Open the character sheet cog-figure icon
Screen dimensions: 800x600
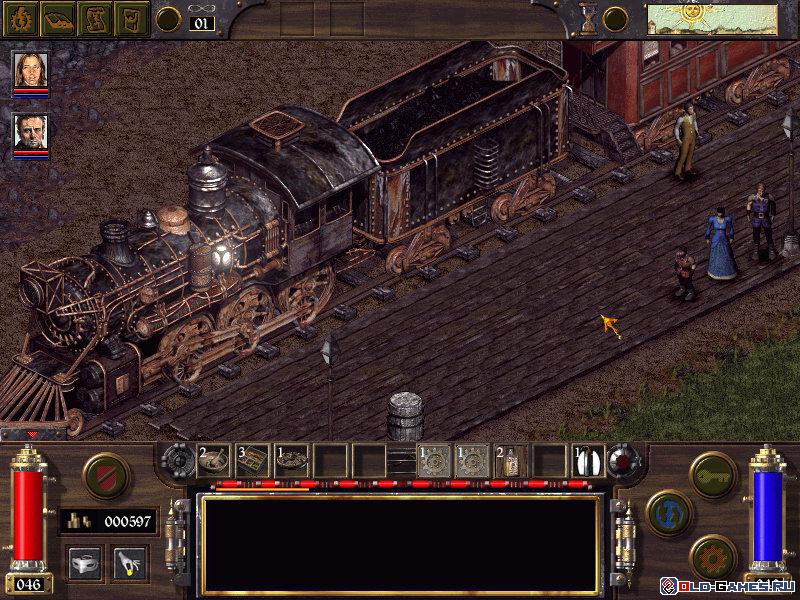pyautogui.click(x=19, y=18)
